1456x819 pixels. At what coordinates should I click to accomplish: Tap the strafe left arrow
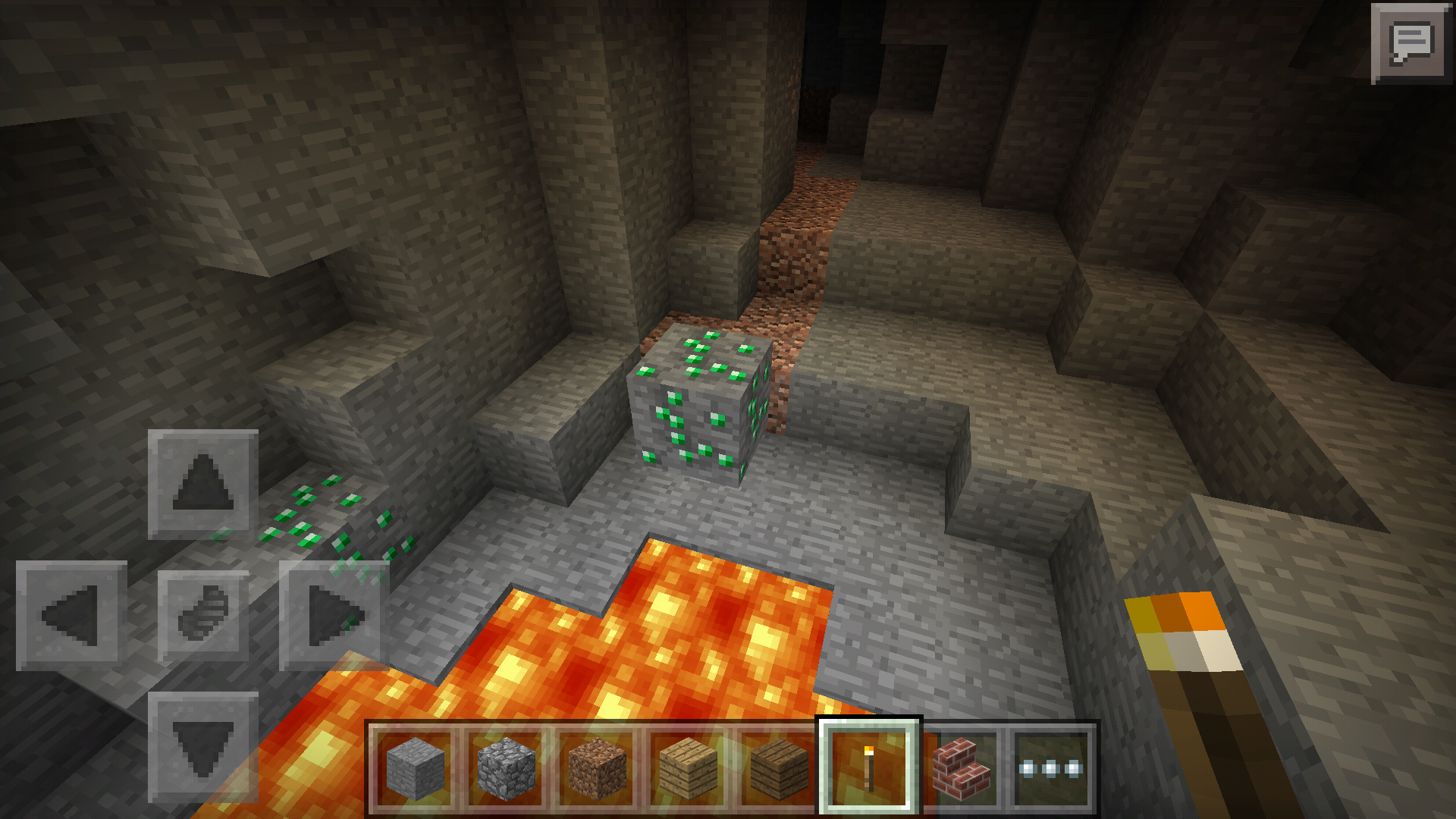tap(71, 615)
